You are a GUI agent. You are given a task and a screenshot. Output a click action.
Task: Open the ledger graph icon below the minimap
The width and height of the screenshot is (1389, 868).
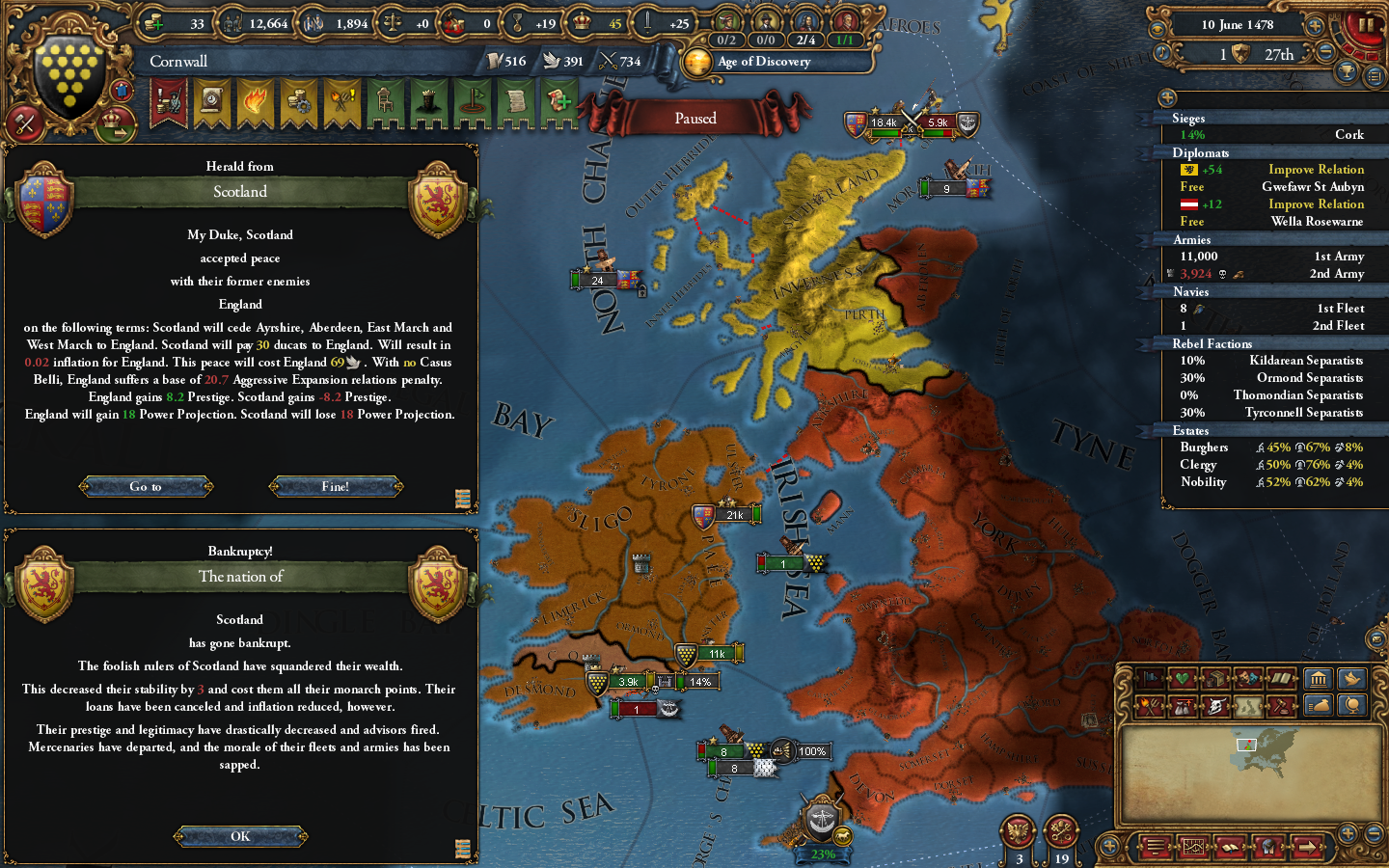pyautogui.click(x=1192, y=845)
